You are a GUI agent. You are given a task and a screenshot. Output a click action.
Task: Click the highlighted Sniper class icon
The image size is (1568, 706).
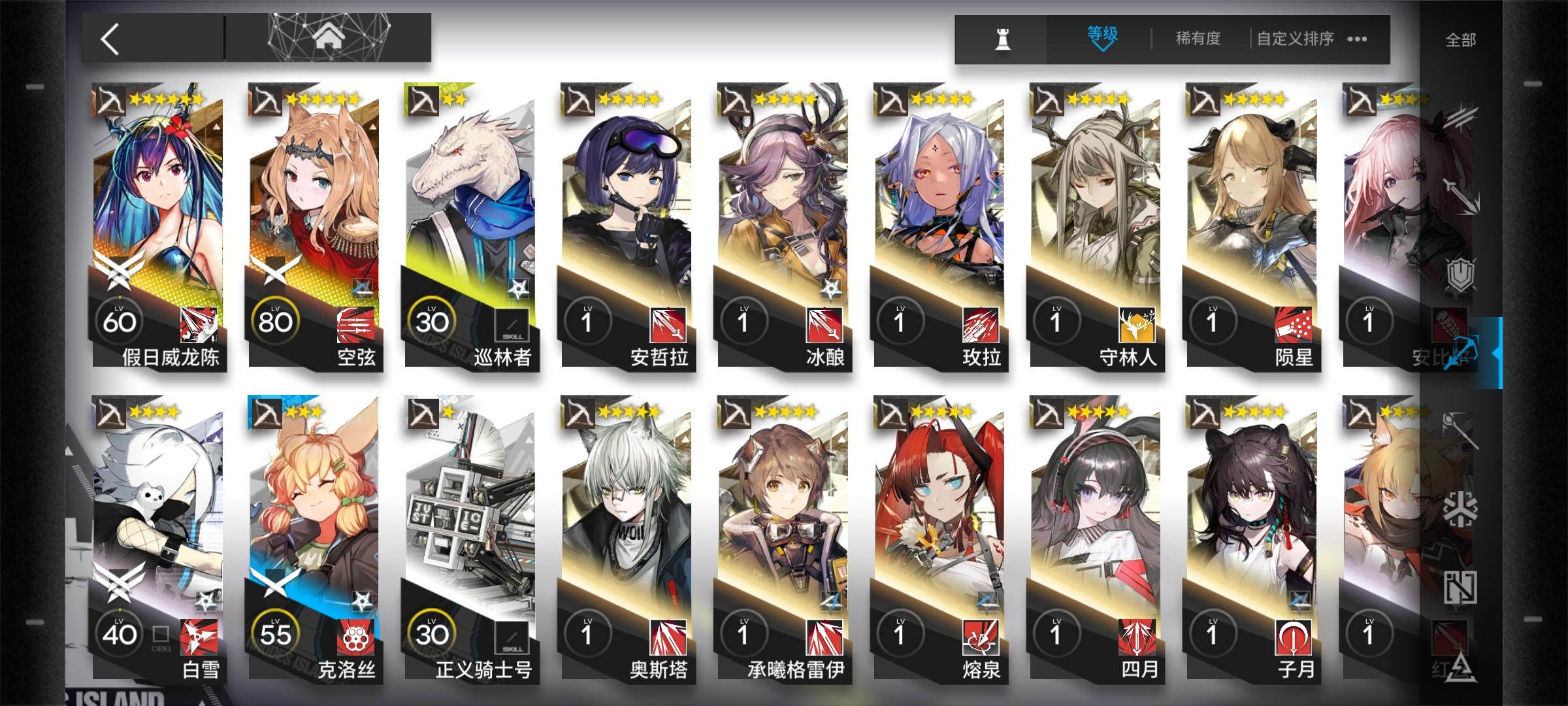coord(1463,348)
